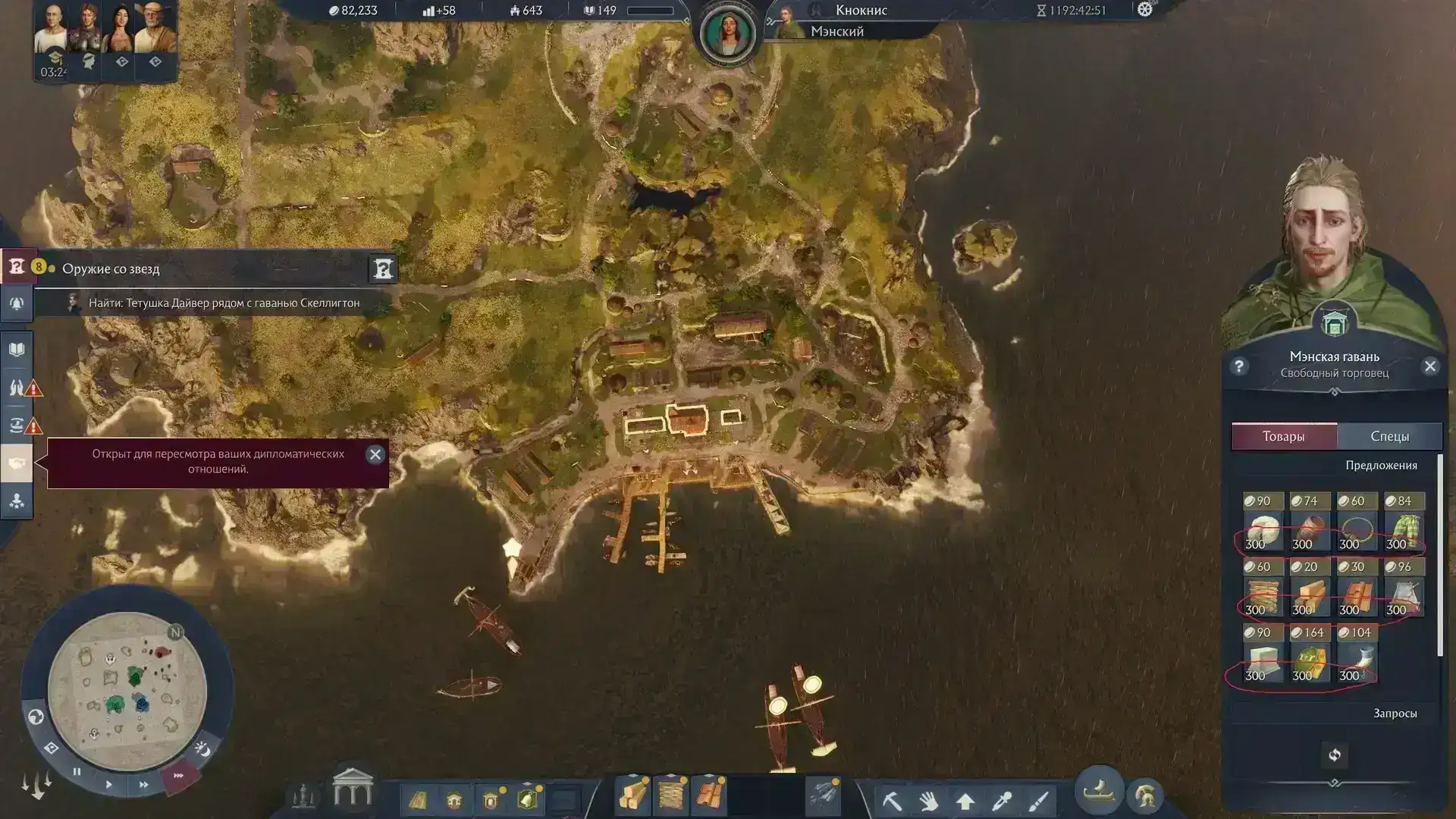1456x819 pixels.
Task: Open the world map globe button
Action: 36,717
